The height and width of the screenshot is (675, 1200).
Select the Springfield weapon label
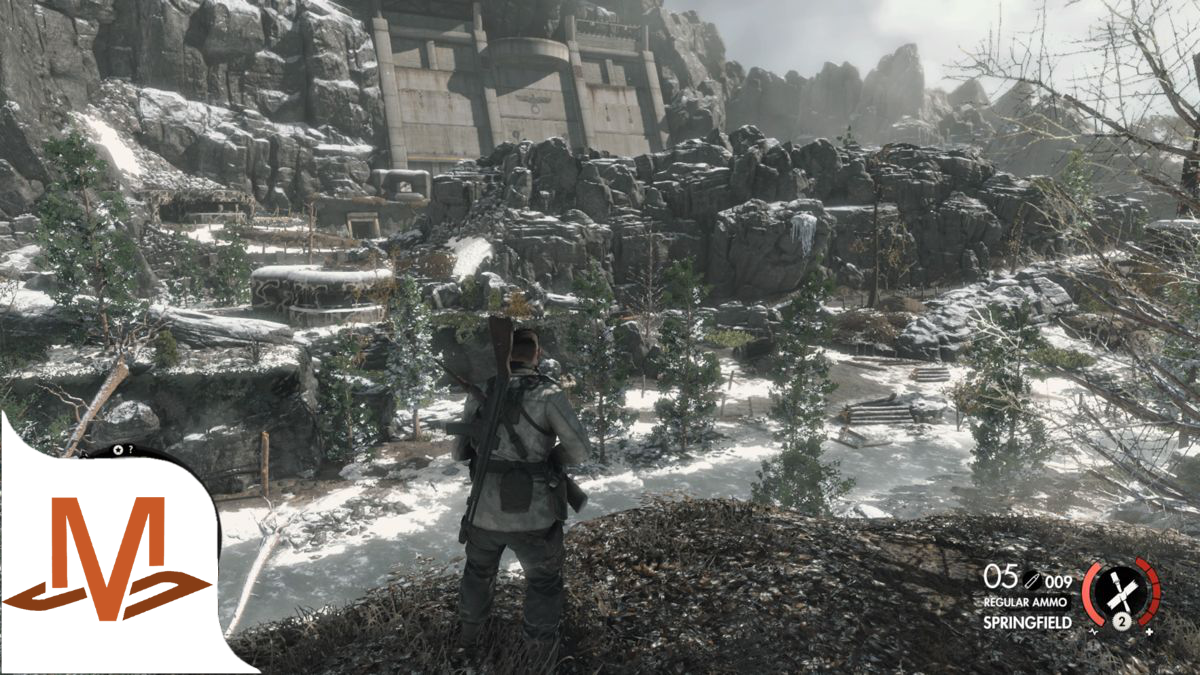(x=1027, y=622)
